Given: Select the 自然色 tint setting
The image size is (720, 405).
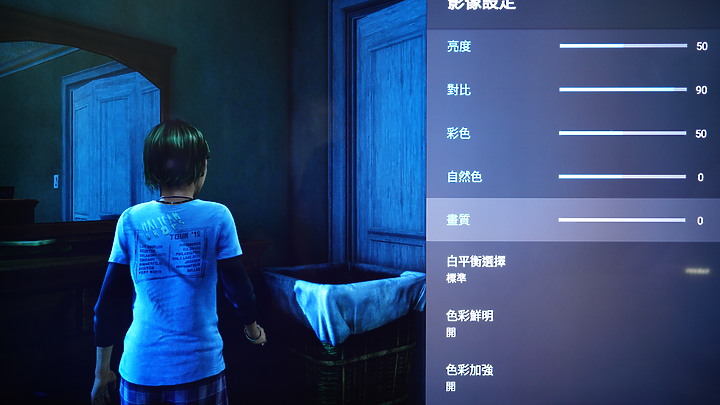Looking at the screenshot, I should (464, 177).
